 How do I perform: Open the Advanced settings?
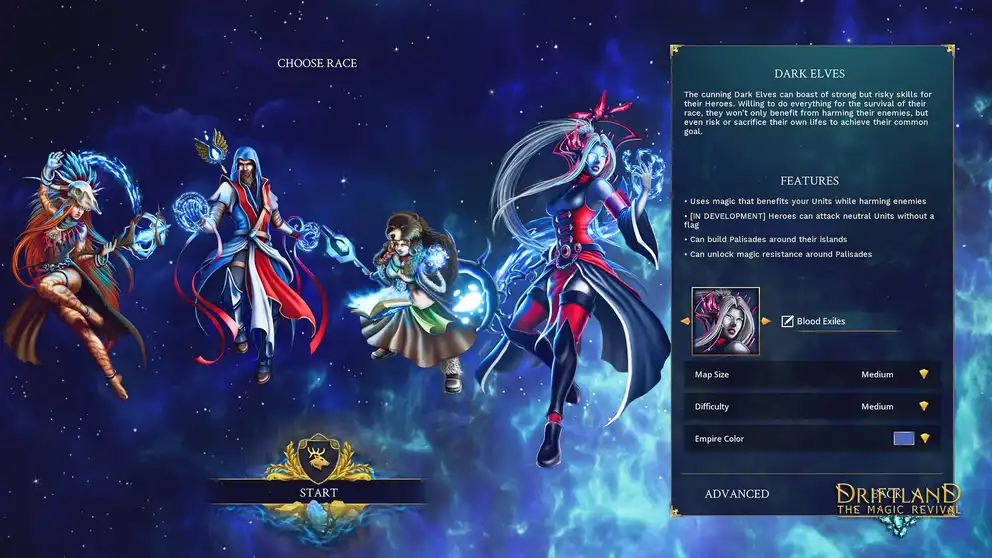tap(736, 494)
